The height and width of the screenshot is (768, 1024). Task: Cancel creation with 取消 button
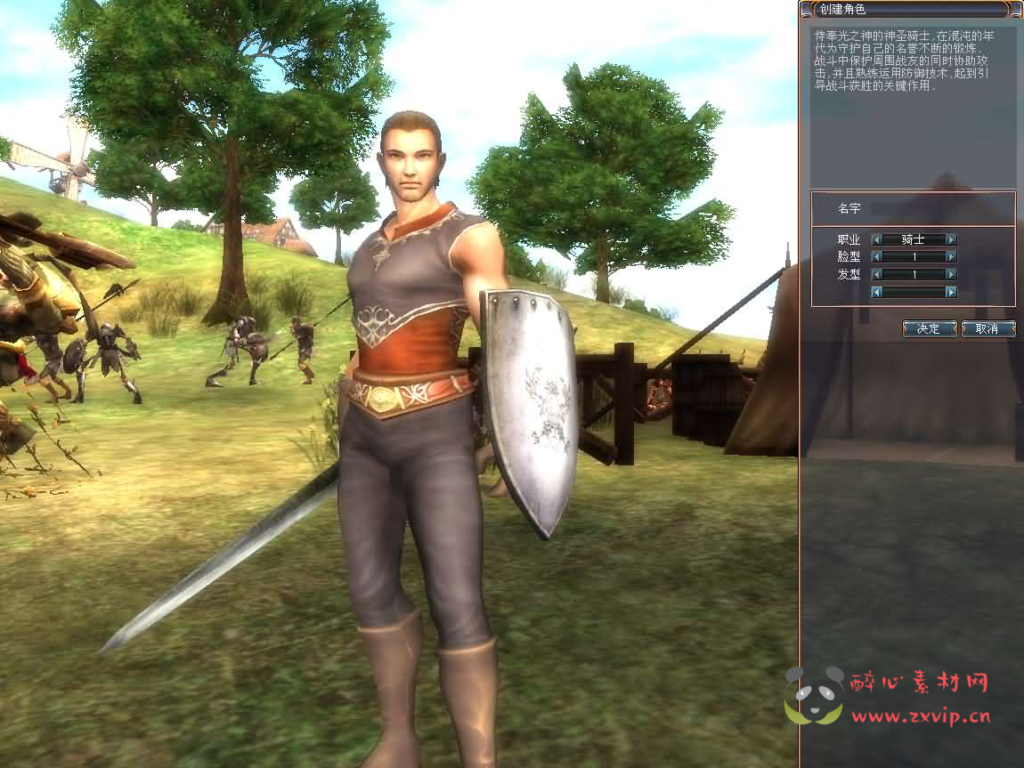pyautogui.click(x=988, y=328)
